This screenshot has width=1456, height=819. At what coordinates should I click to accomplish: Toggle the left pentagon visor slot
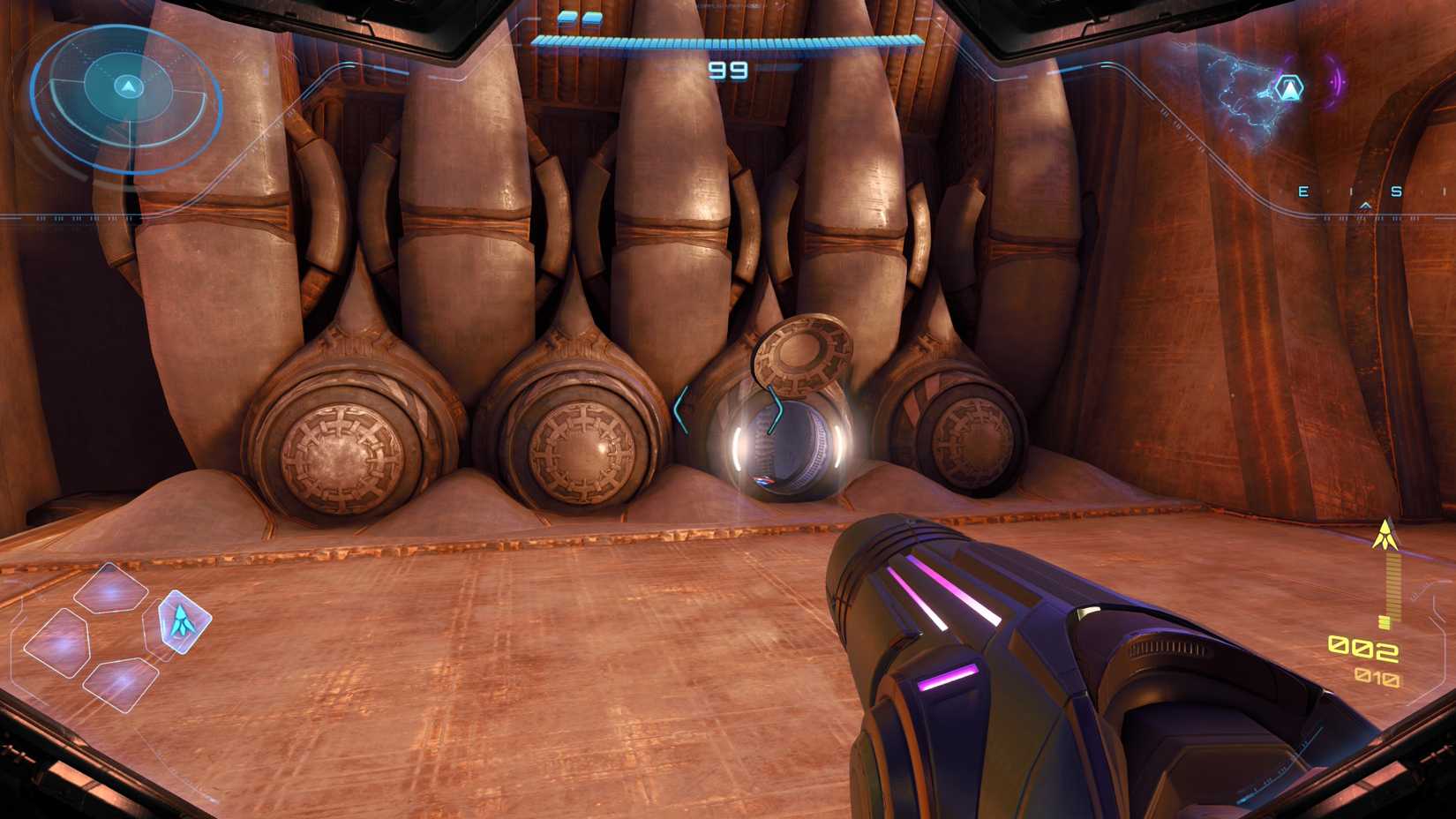(x=60, y=639)
